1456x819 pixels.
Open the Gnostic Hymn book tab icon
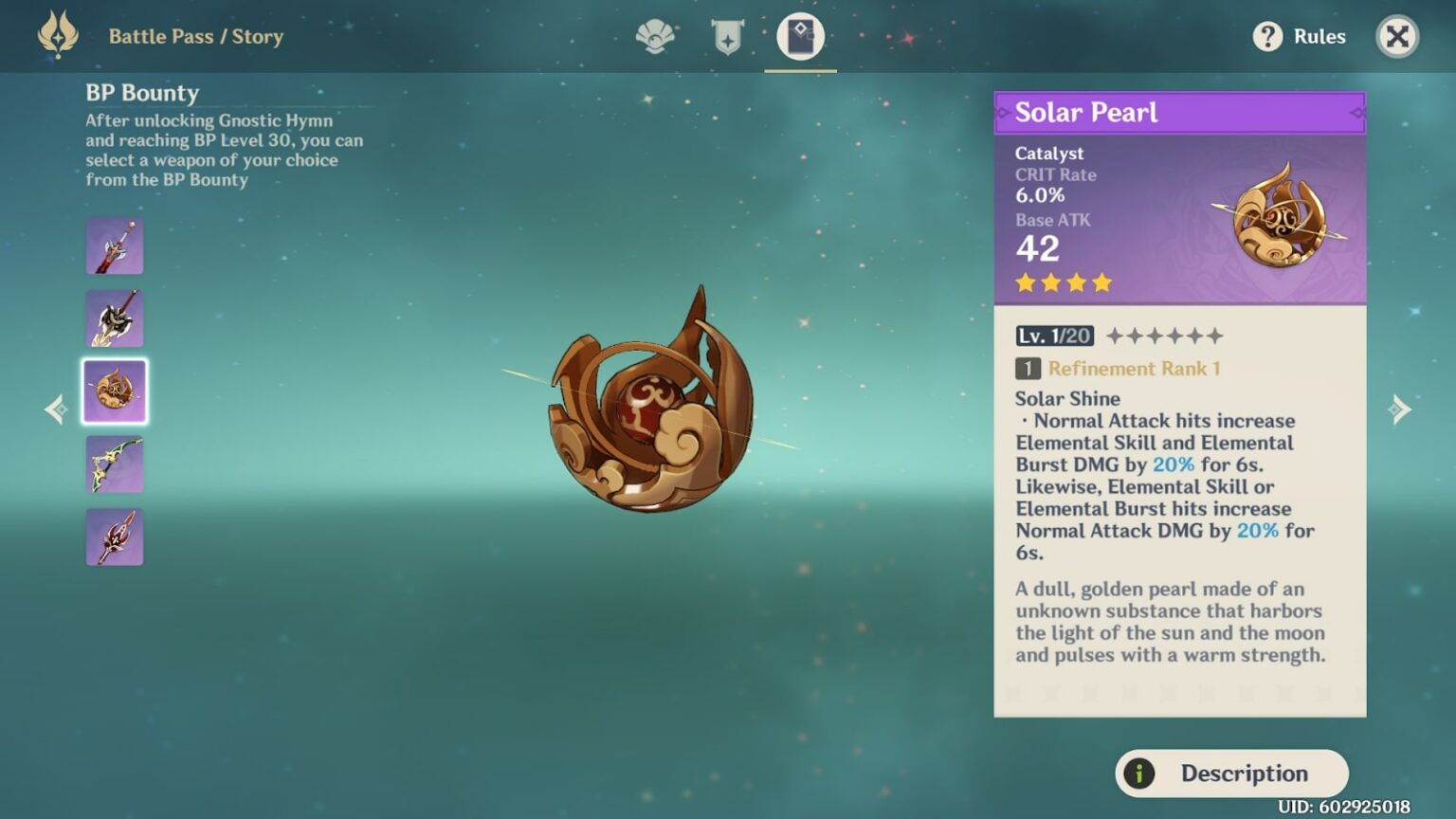(800, 35)
